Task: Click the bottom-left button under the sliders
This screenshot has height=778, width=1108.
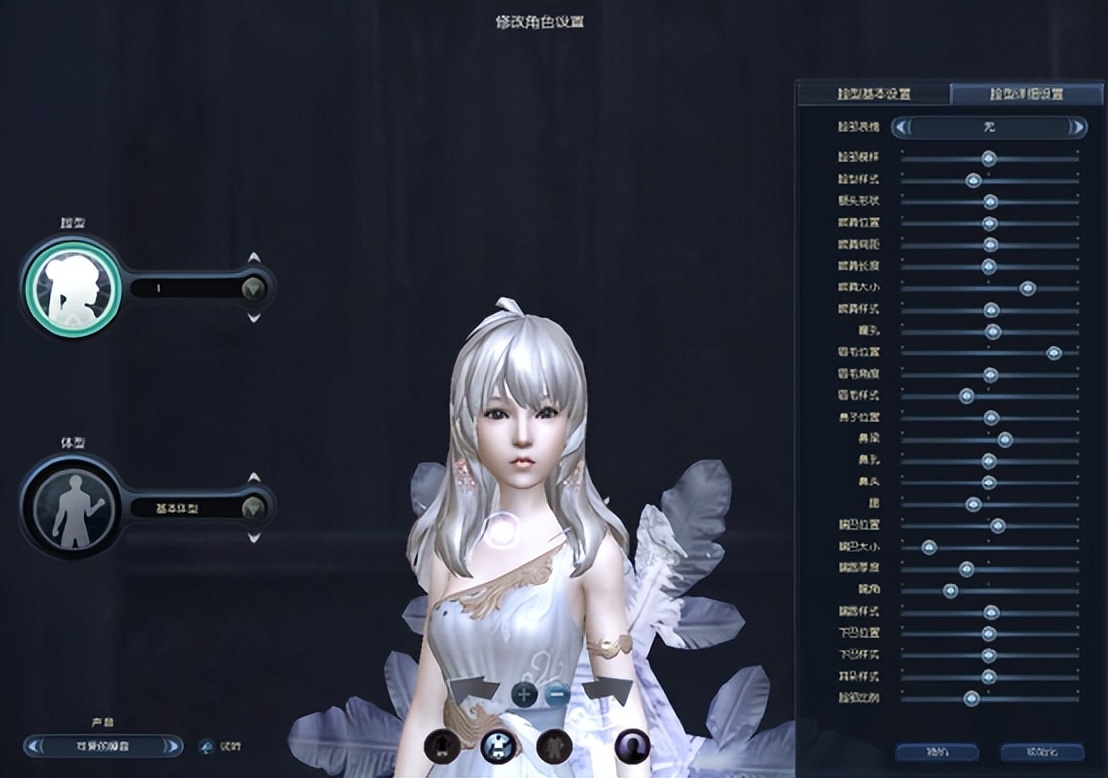Action: [x=936, y=752]
